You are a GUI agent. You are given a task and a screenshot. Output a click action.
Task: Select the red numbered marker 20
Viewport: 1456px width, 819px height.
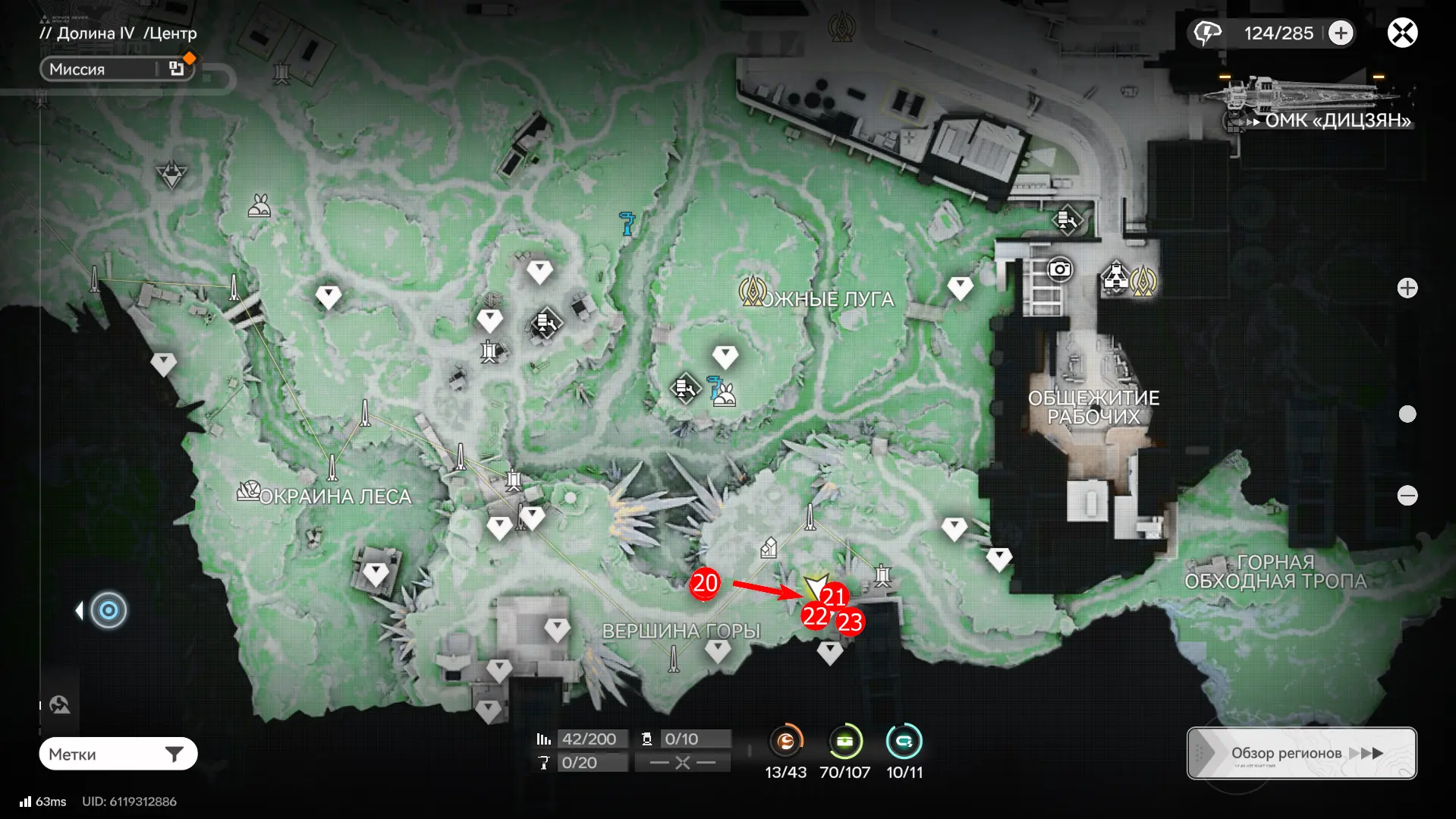tap(705, 583)
